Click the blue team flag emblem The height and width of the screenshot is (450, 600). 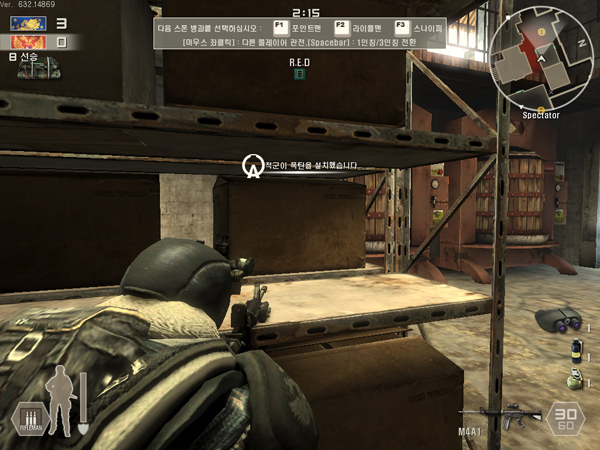point(28,22)
